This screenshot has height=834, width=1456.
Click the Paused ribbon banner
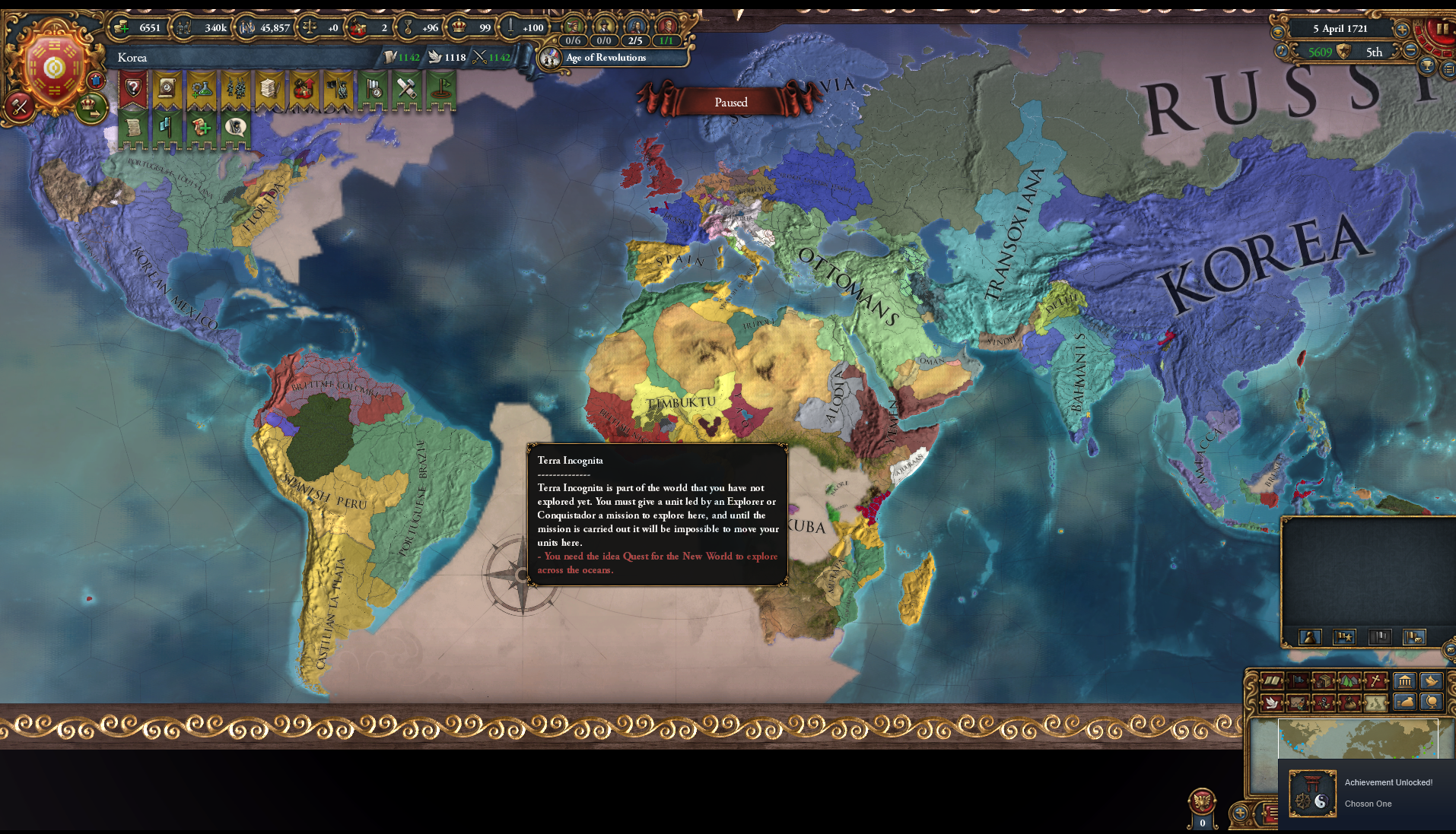[731, 101]
